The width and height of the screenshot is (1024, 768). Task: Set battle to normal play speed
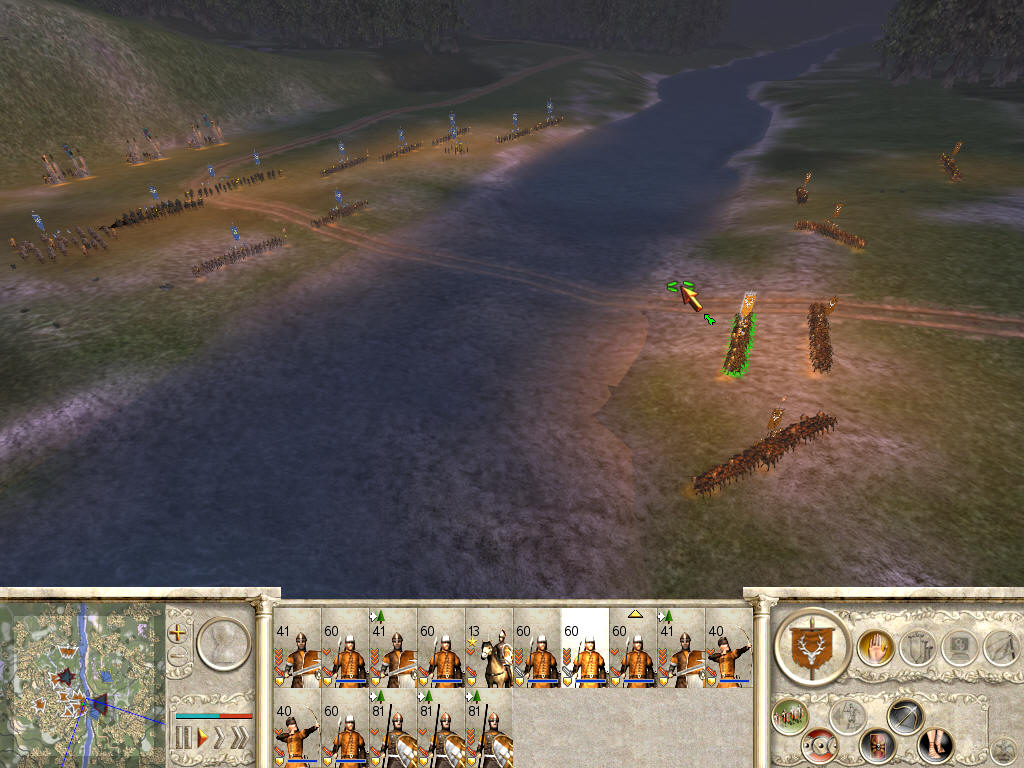click(201, 739)
